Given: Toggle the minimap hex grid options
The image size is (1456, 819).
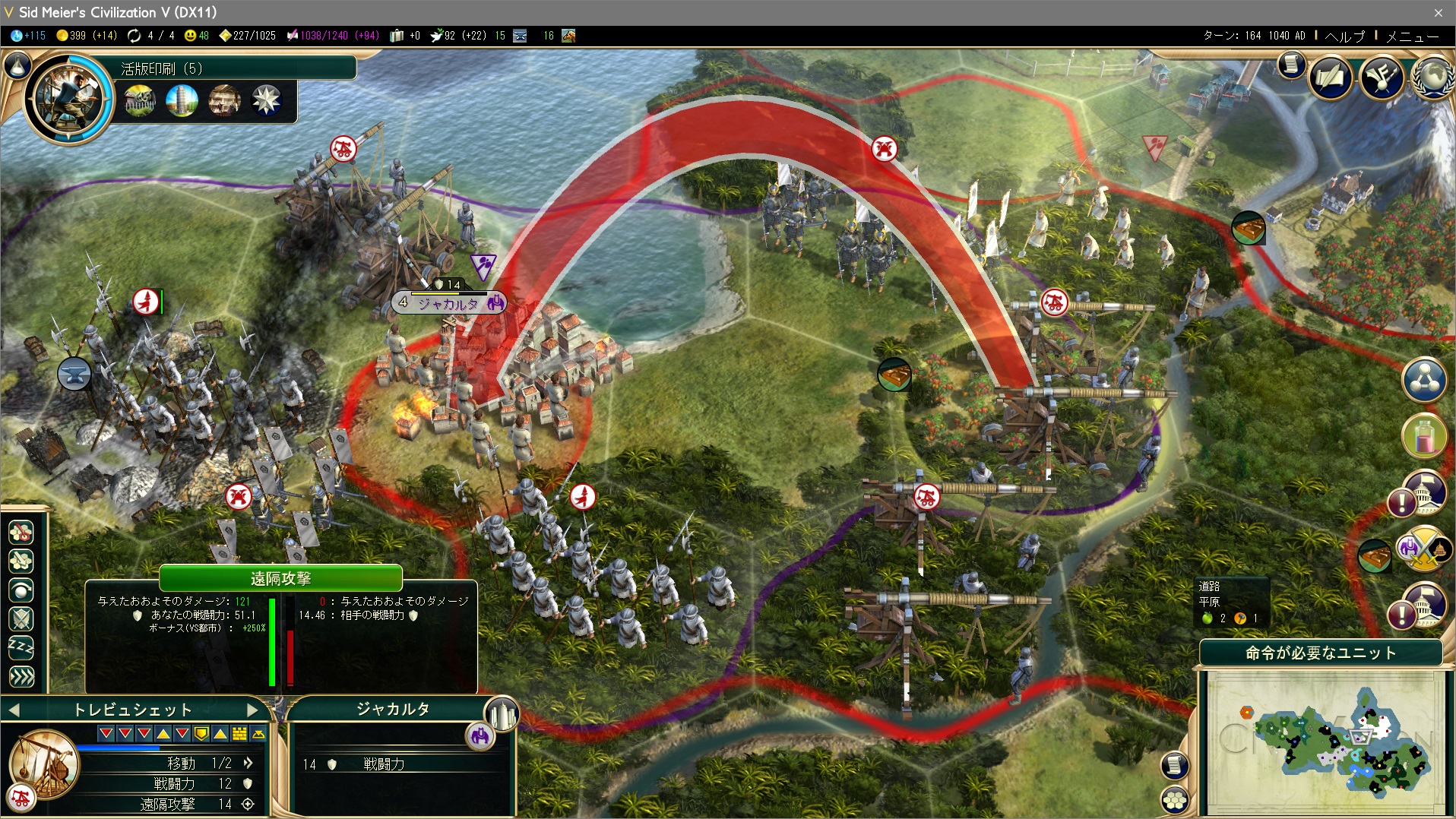Looking at the screenshot, I should tap(1175, 799).
